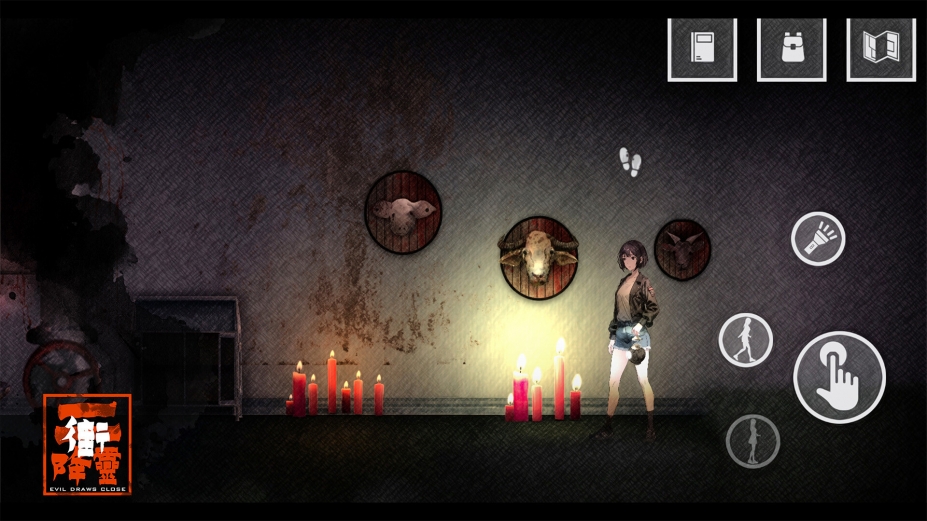The height and width of the screenshot is (521, 927).
Task: Tap the dimmed standing figure button
Action: [752, 441]
